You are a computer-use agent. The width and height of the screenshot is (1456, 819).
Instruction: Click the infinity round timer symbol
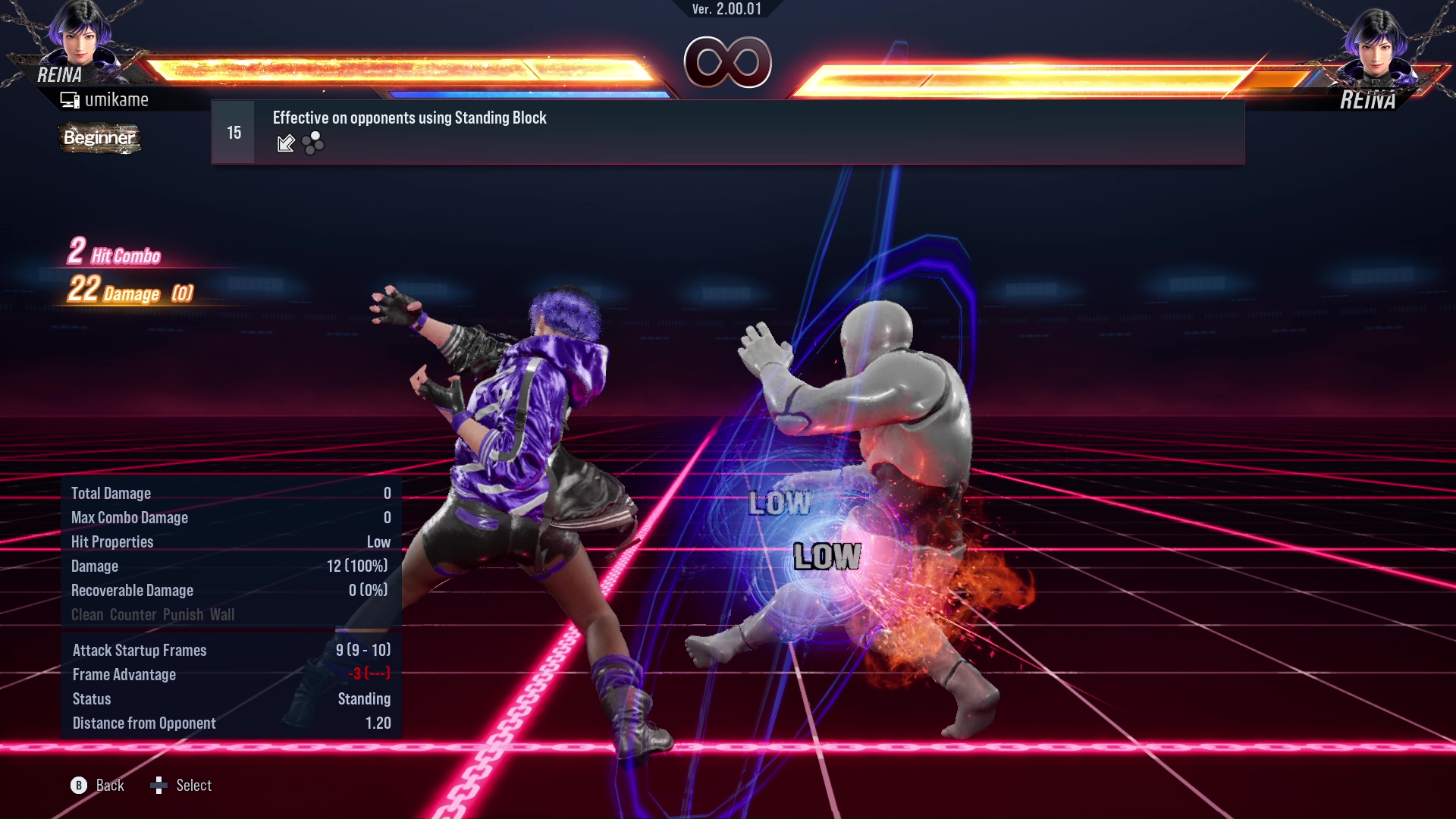click(728, 64)
